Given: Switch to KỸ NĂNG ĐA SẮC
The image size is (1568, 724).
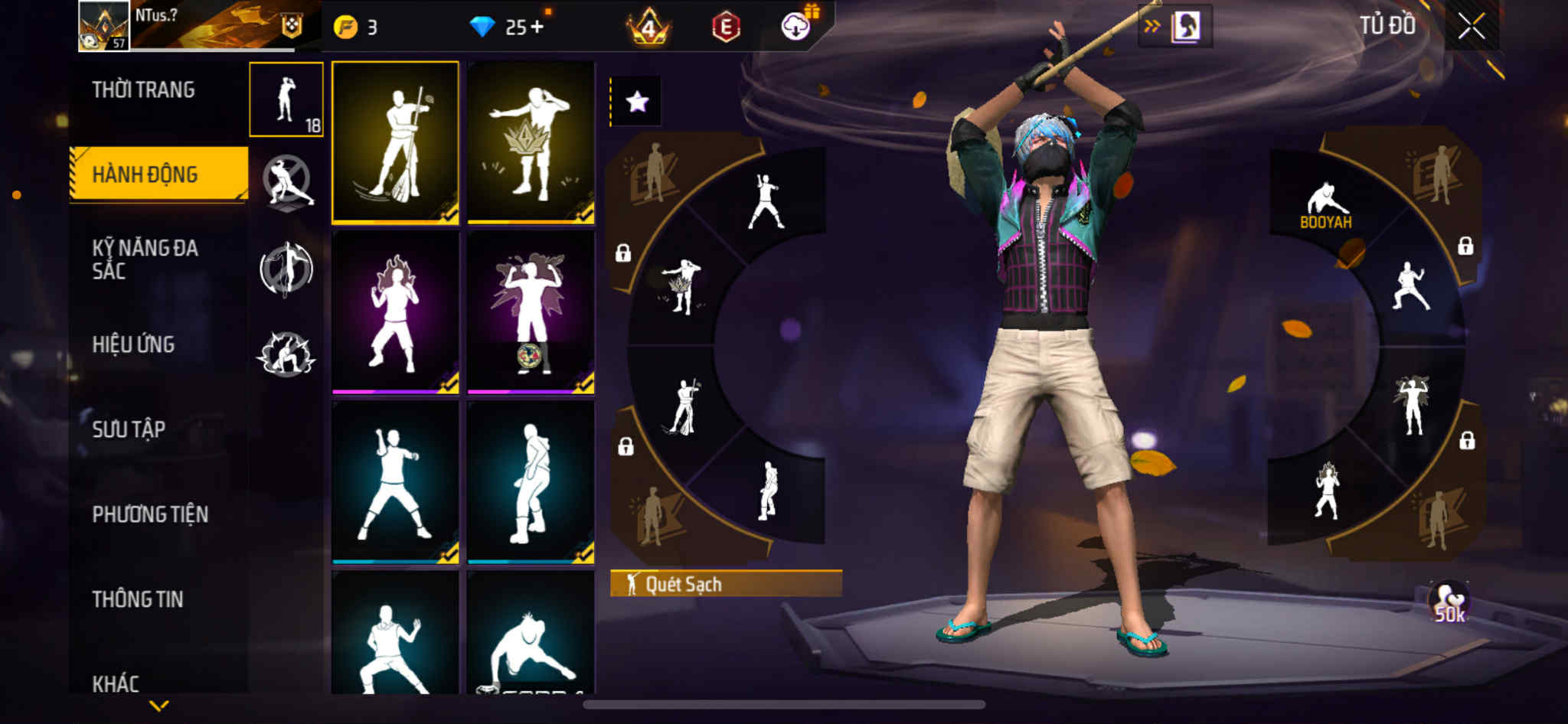Looking at the screenshot, I should click(145, 259).
